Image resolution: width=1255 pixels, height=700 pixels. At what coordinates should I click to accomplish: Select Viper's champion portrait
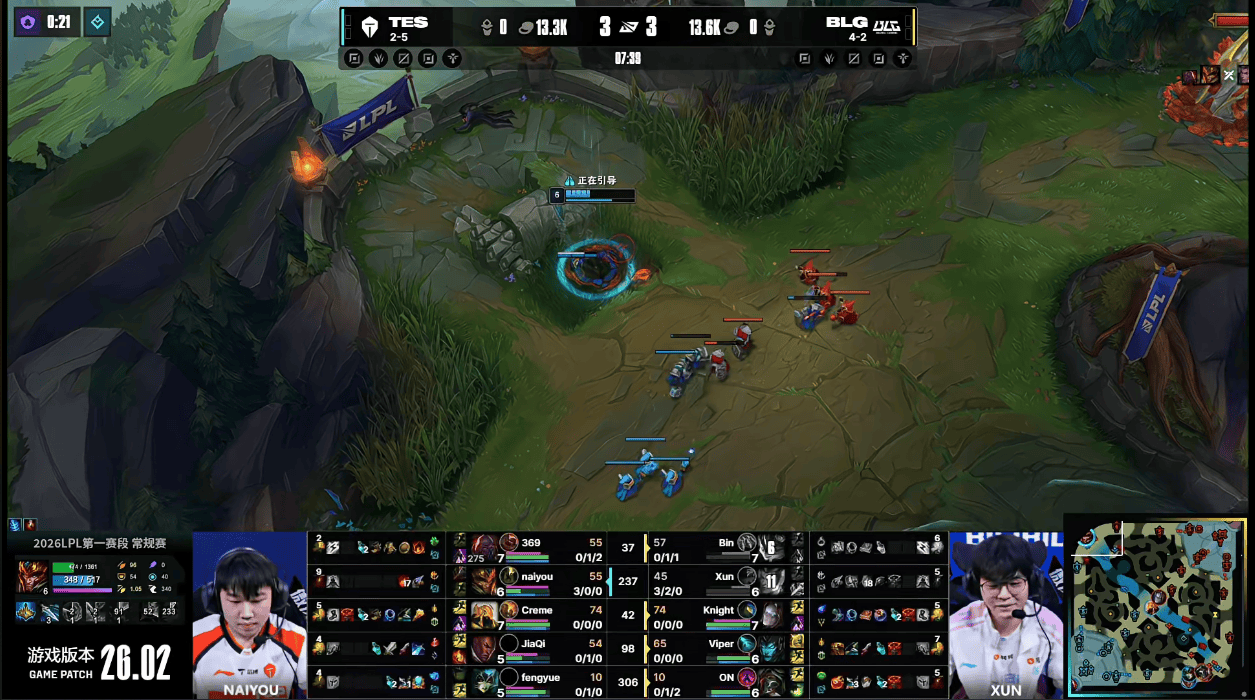coord(771,647)
